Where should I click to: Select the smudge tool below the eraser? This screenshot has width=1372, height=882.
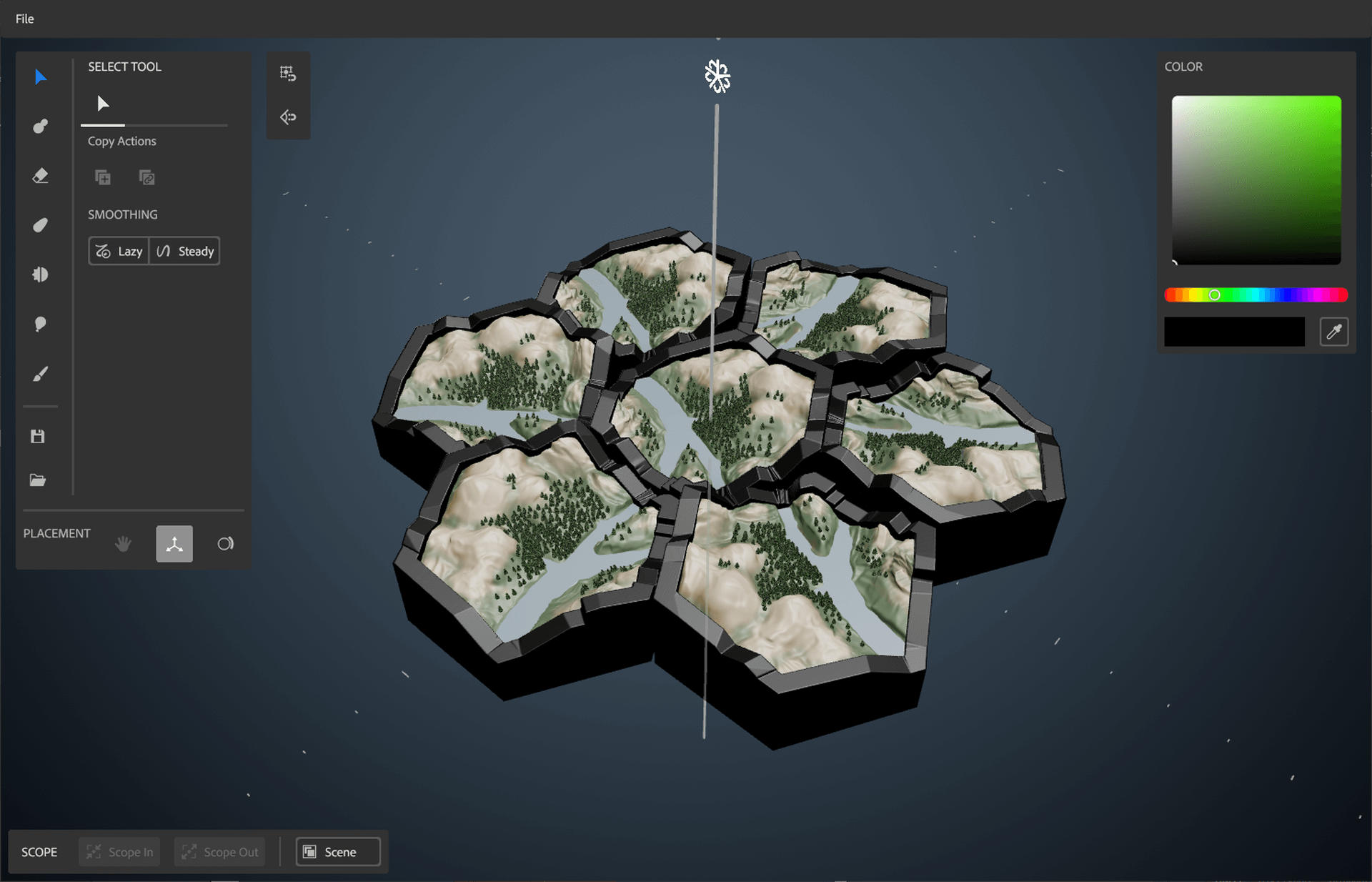40,224
